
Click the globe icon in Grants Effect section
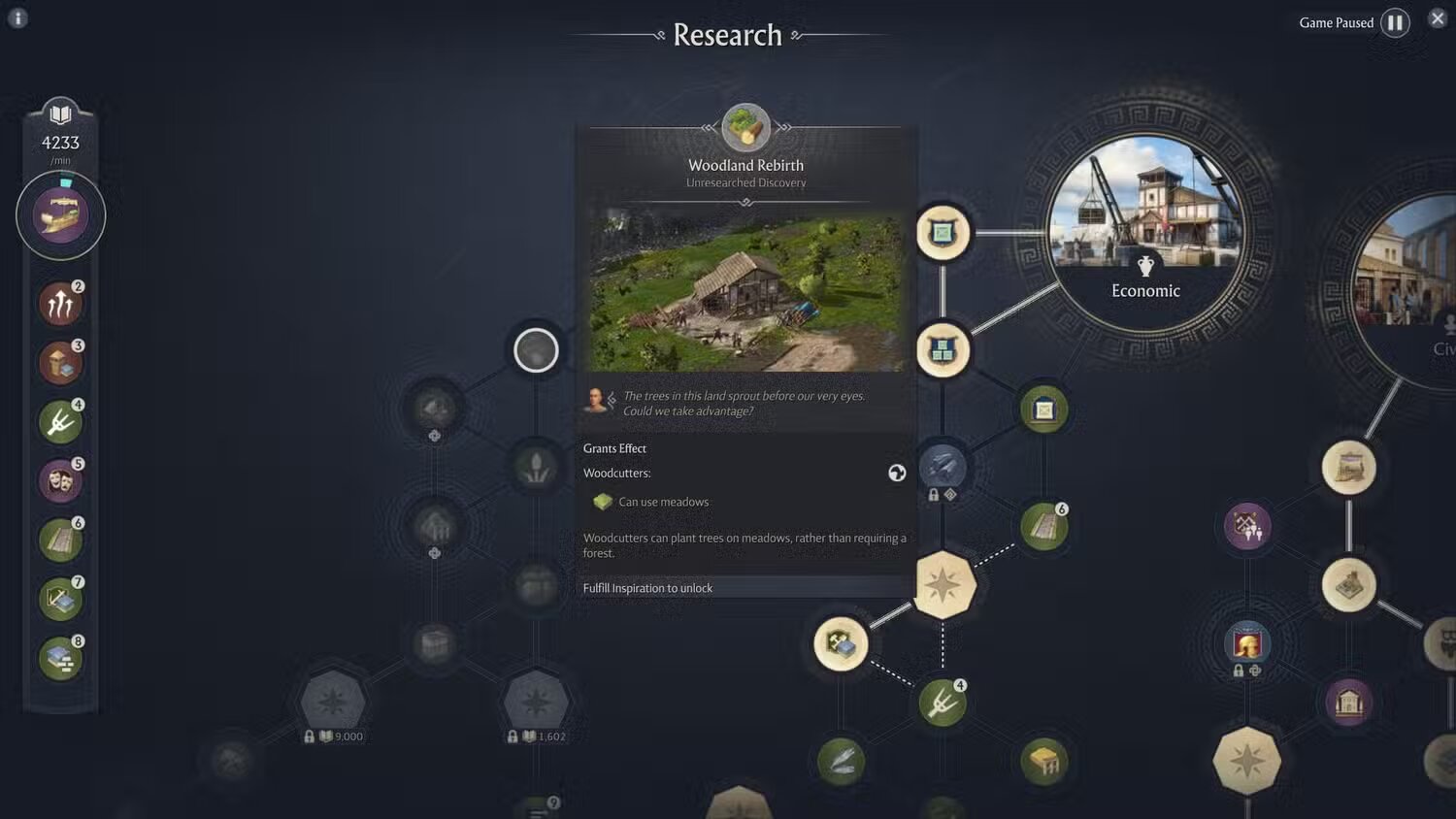pos(896,473)
